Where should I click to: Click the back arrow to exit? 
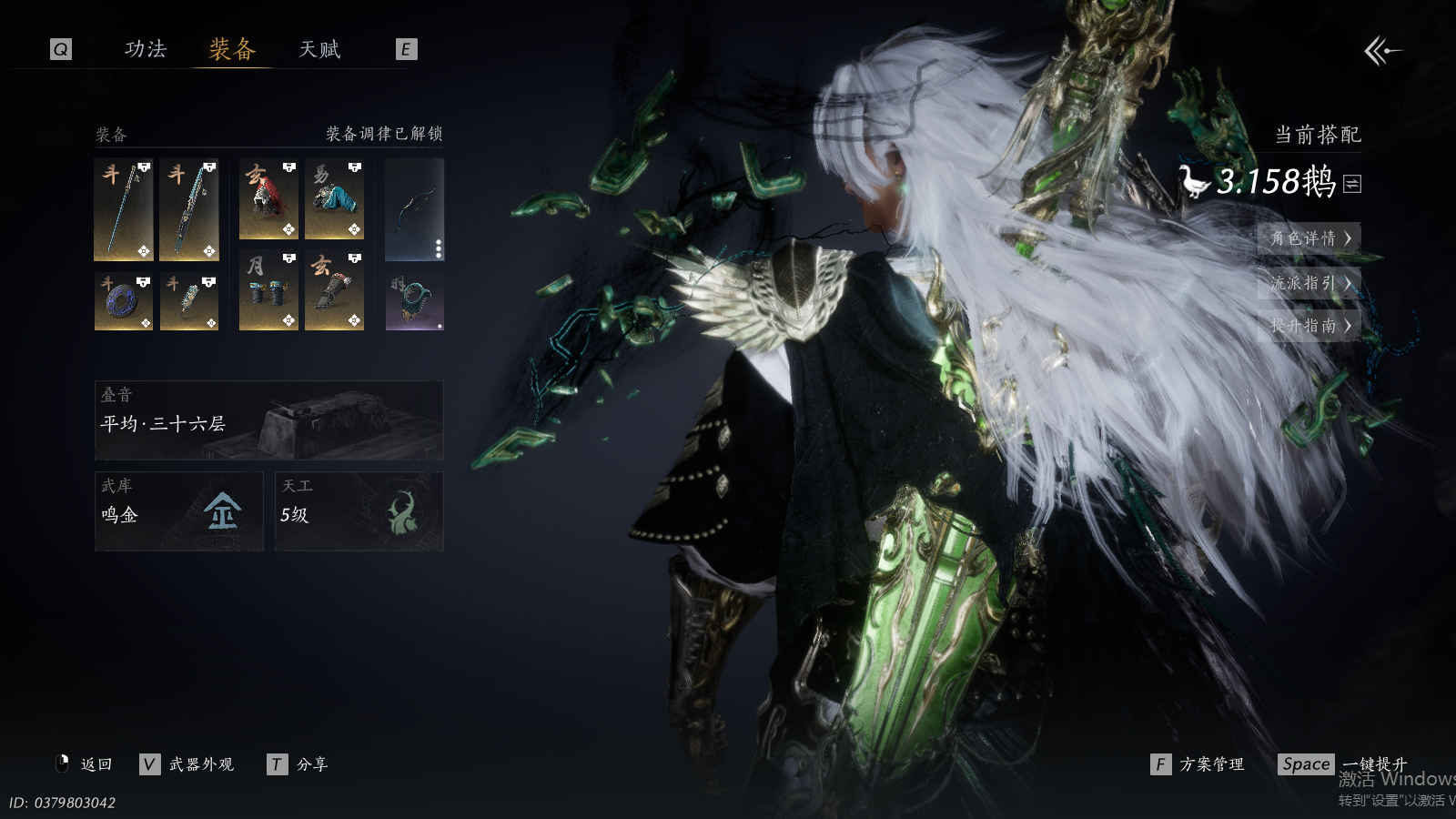tap(1382, 51)
